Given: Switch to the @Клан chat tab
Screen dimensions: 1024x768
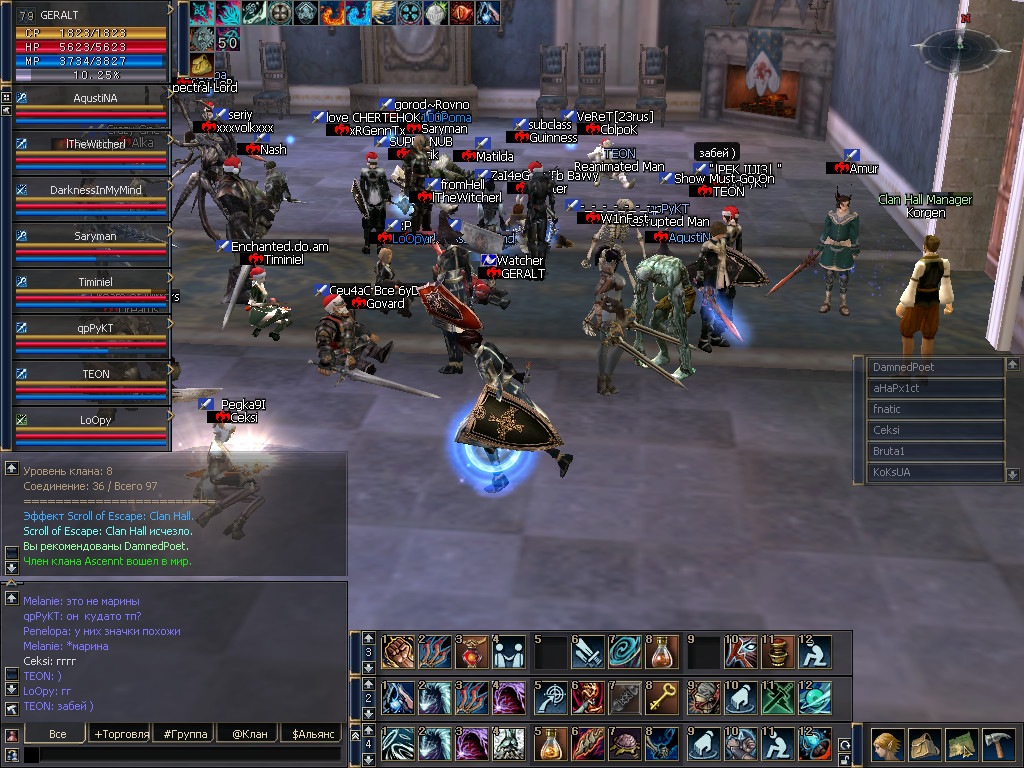Looking at the screenshot, I should tap(250, 734).
